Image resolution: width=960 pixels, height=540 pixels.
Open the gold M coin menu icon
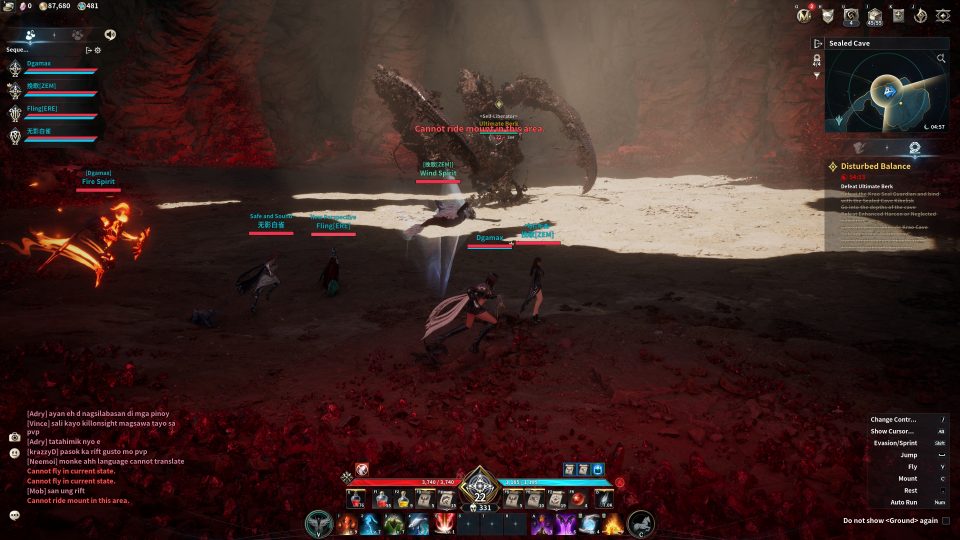click(804, 15)
